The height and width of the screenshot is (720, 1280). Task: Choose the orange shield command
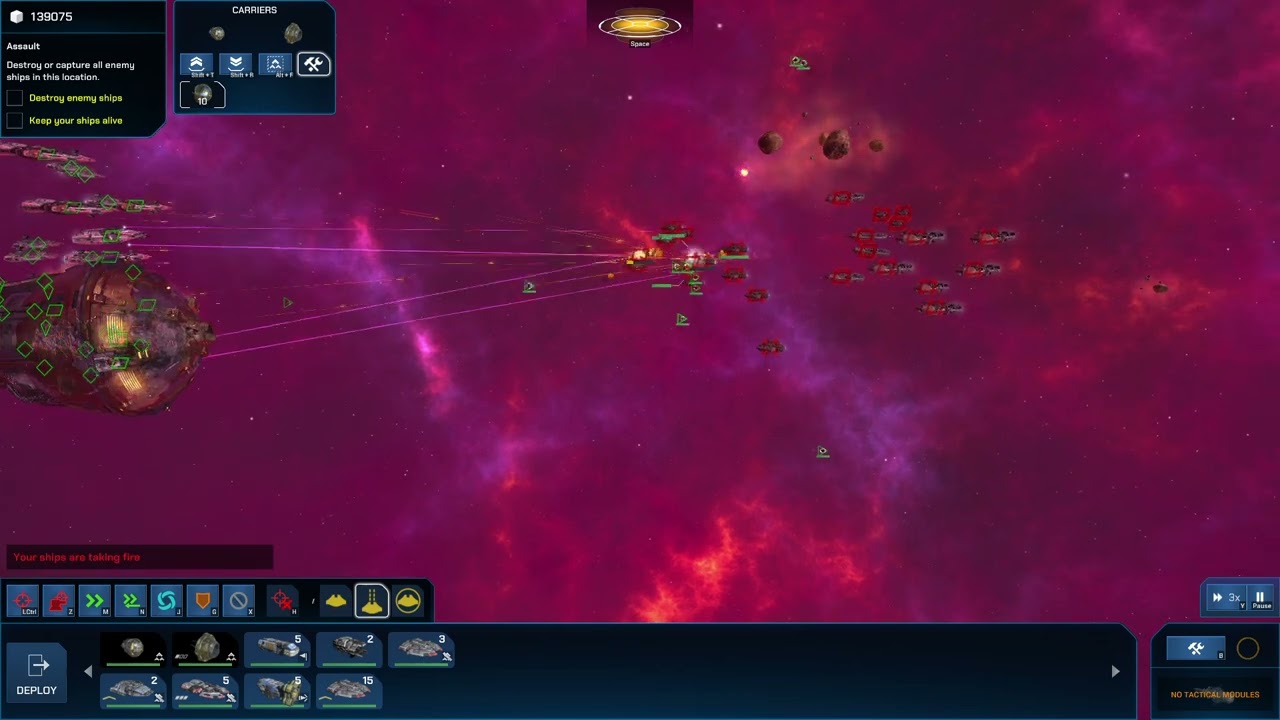[202, 601]
